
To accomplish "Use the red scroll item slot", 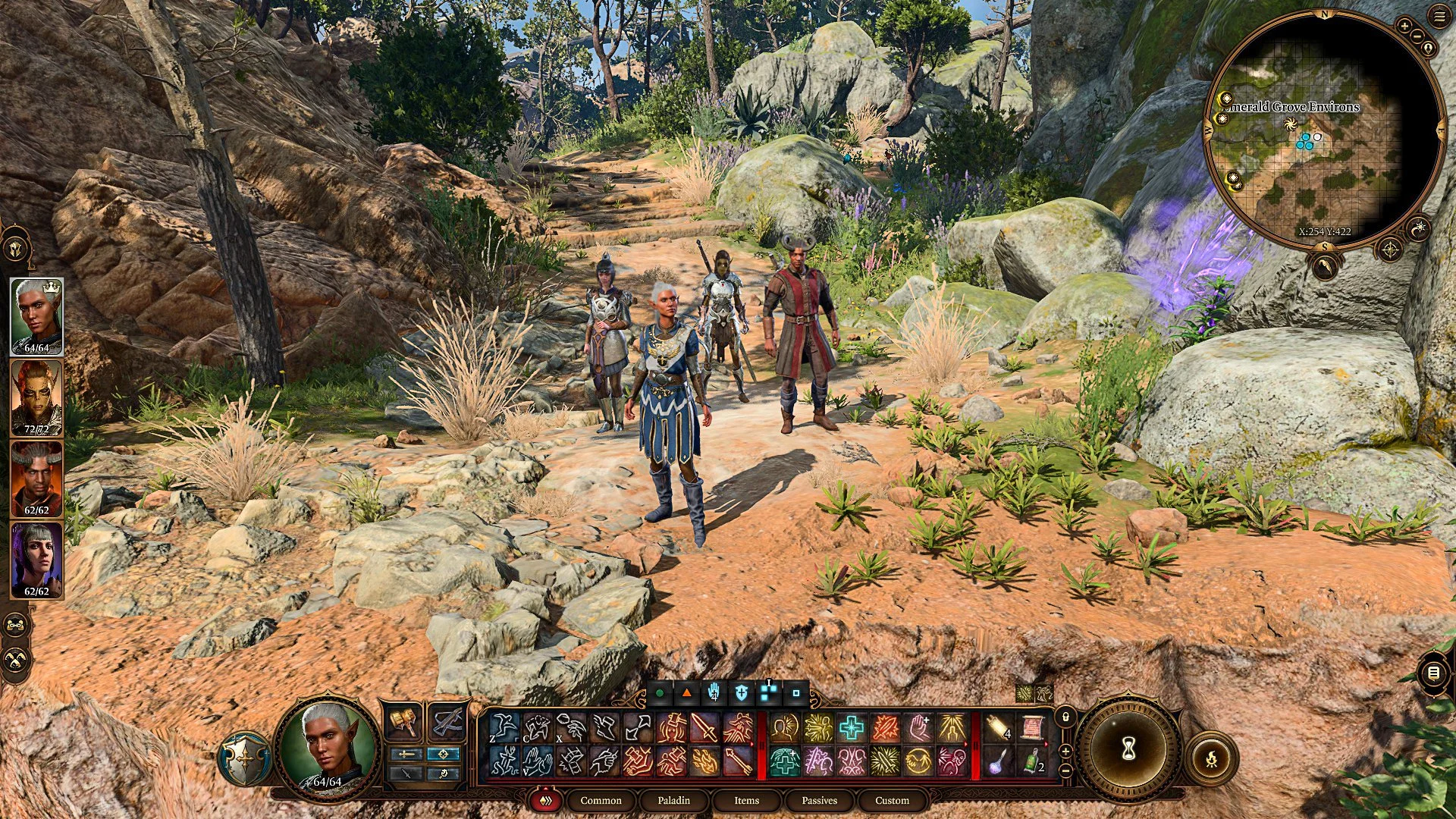I will [x=1032, y=729].
